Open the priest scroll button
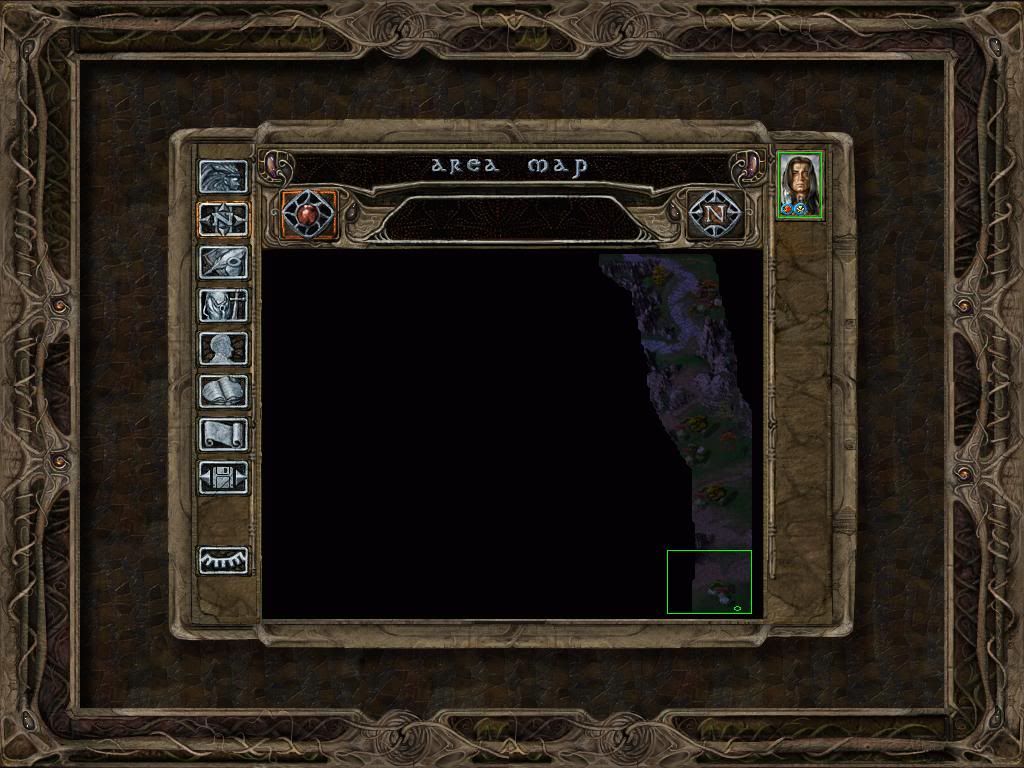This screenshot has height=768, width=1024. [223, 434]
